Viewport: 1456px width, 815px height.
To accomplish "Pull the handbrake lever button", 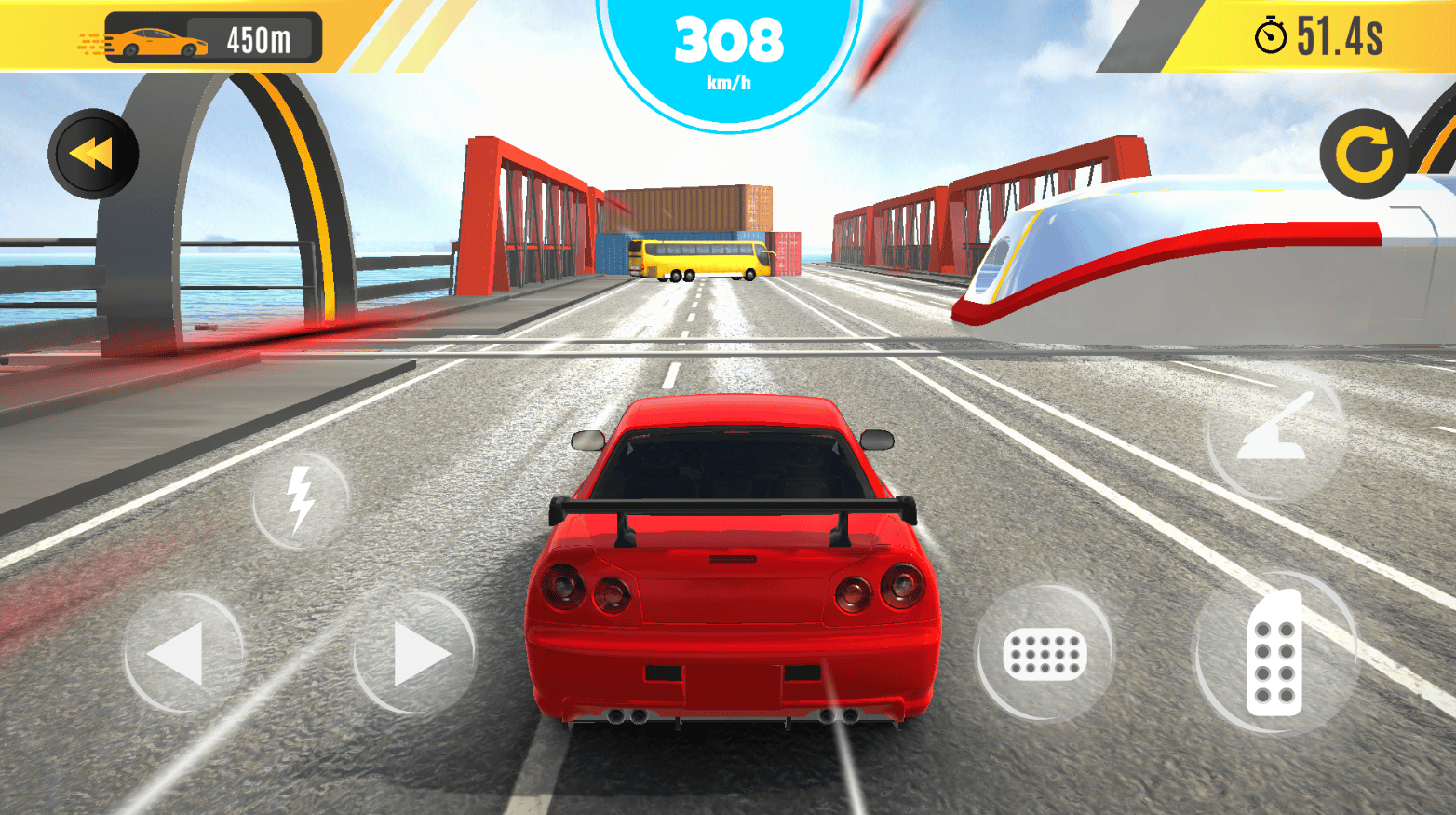I will coord(1275,432).
